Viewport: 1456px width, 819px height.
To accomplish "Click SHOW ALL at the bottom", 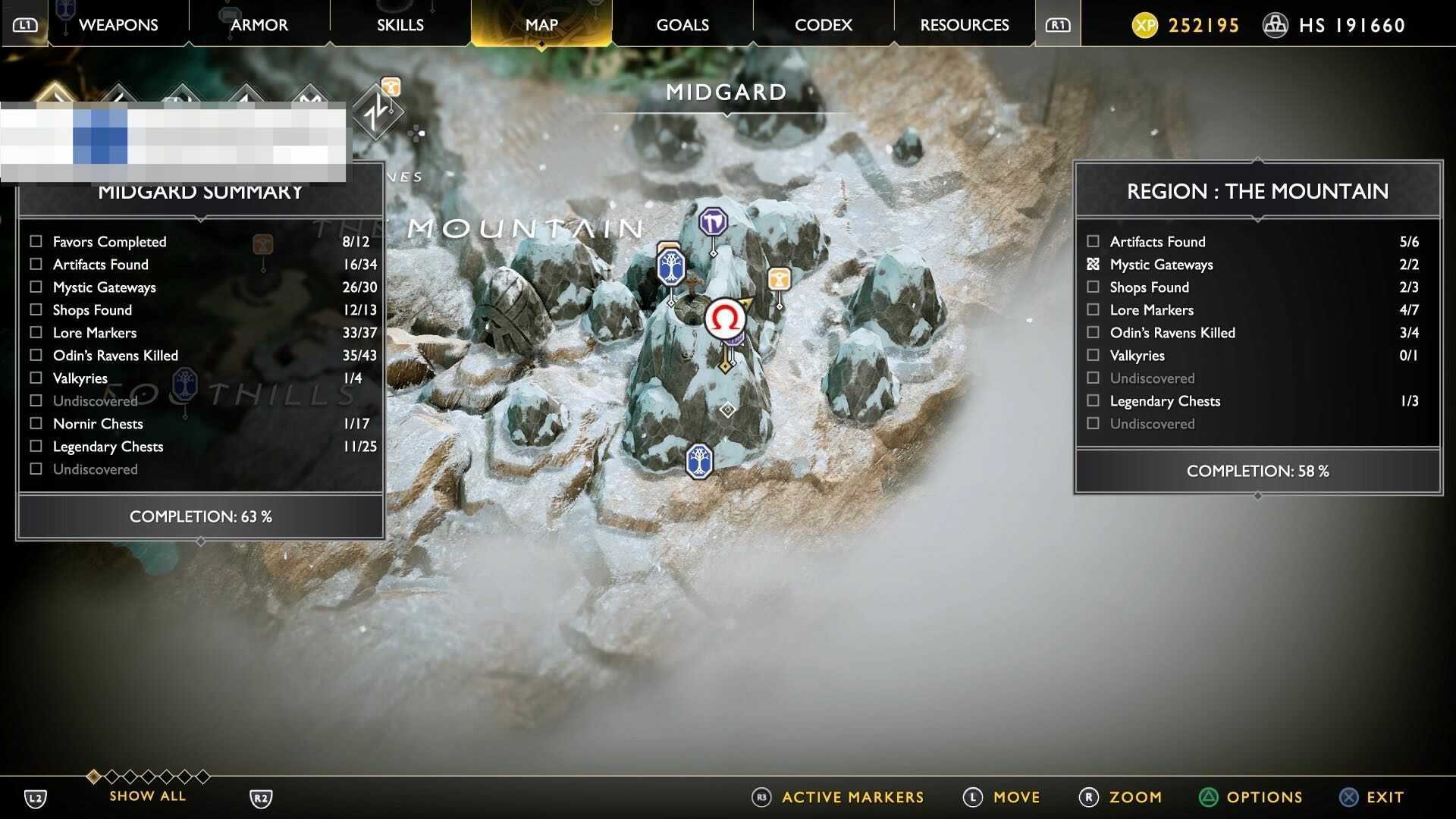I will pos(147,795).
